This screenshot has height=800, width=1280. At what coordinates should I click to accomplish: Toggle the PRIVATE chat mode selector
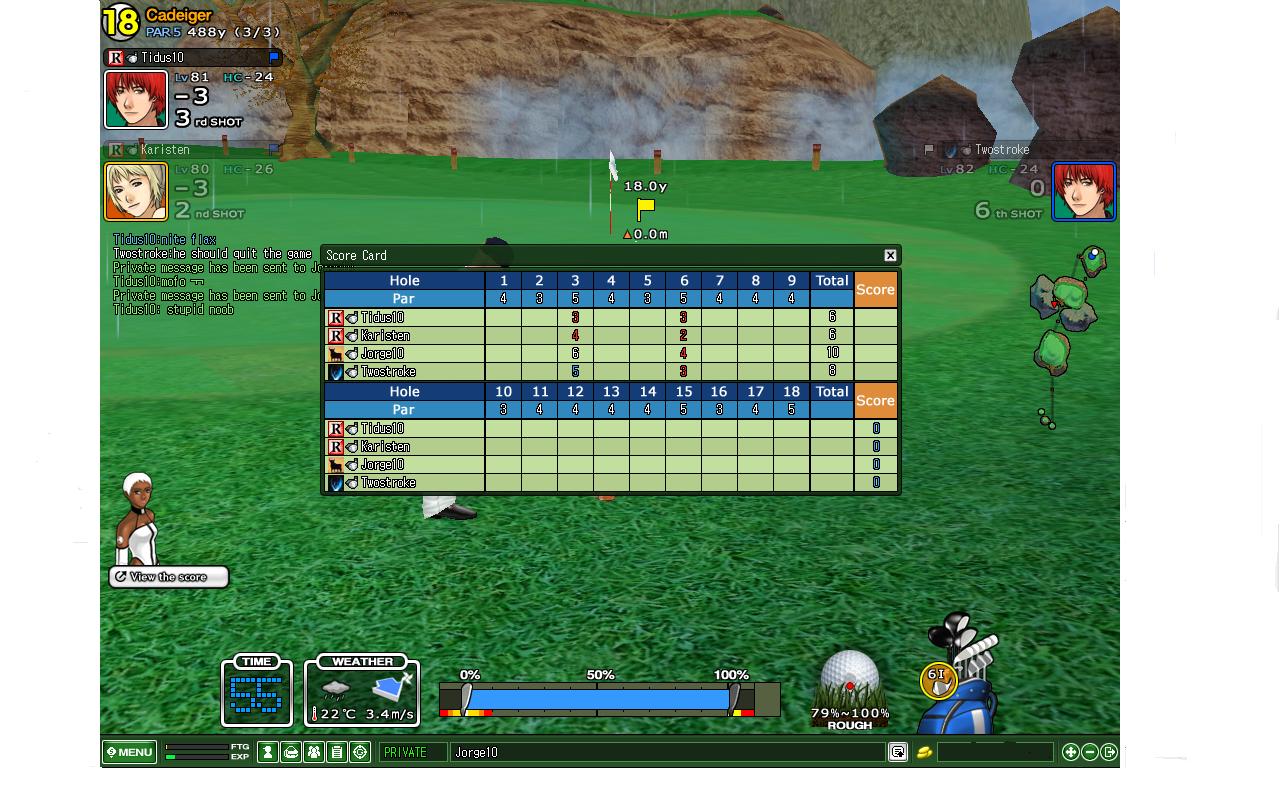tap(413, 752)
